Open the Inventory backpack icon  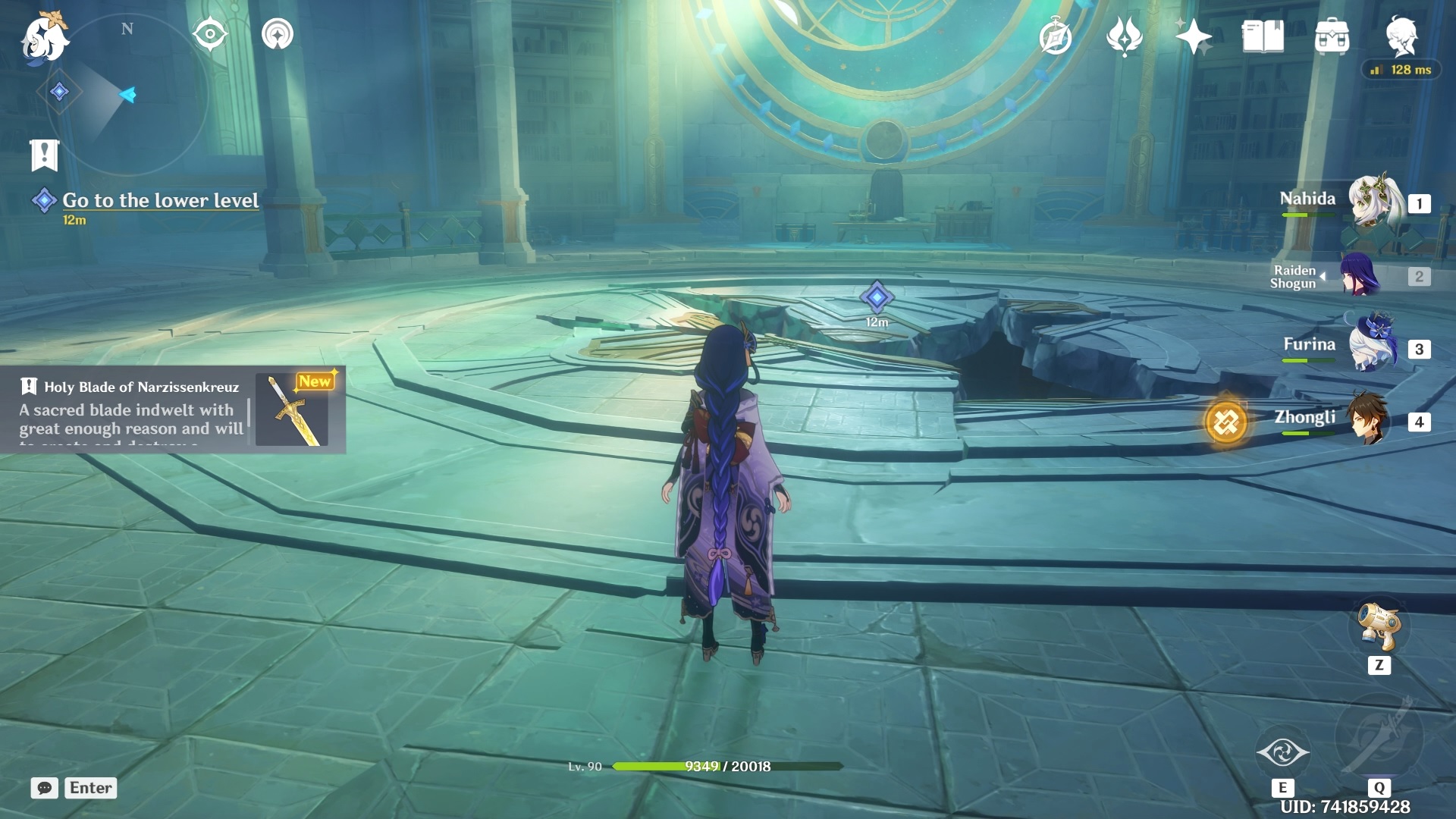(1332, 36)
